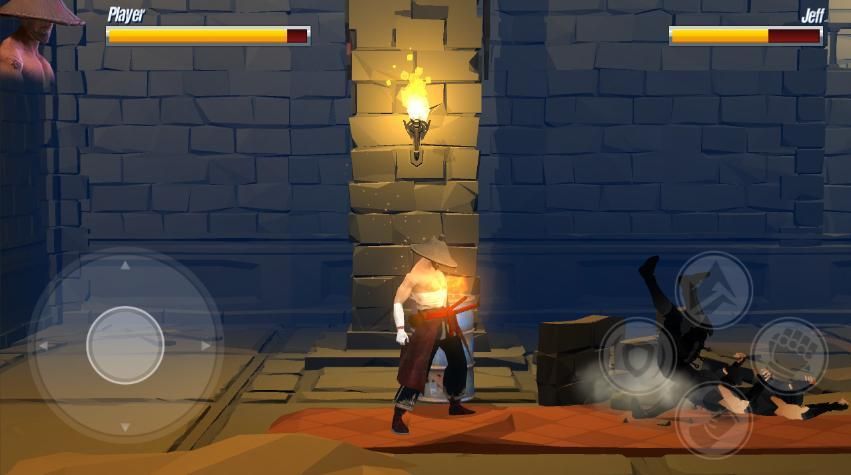Activate the shield block button
The height and width of the screenshot is (475, 851).
coord(637,355)
